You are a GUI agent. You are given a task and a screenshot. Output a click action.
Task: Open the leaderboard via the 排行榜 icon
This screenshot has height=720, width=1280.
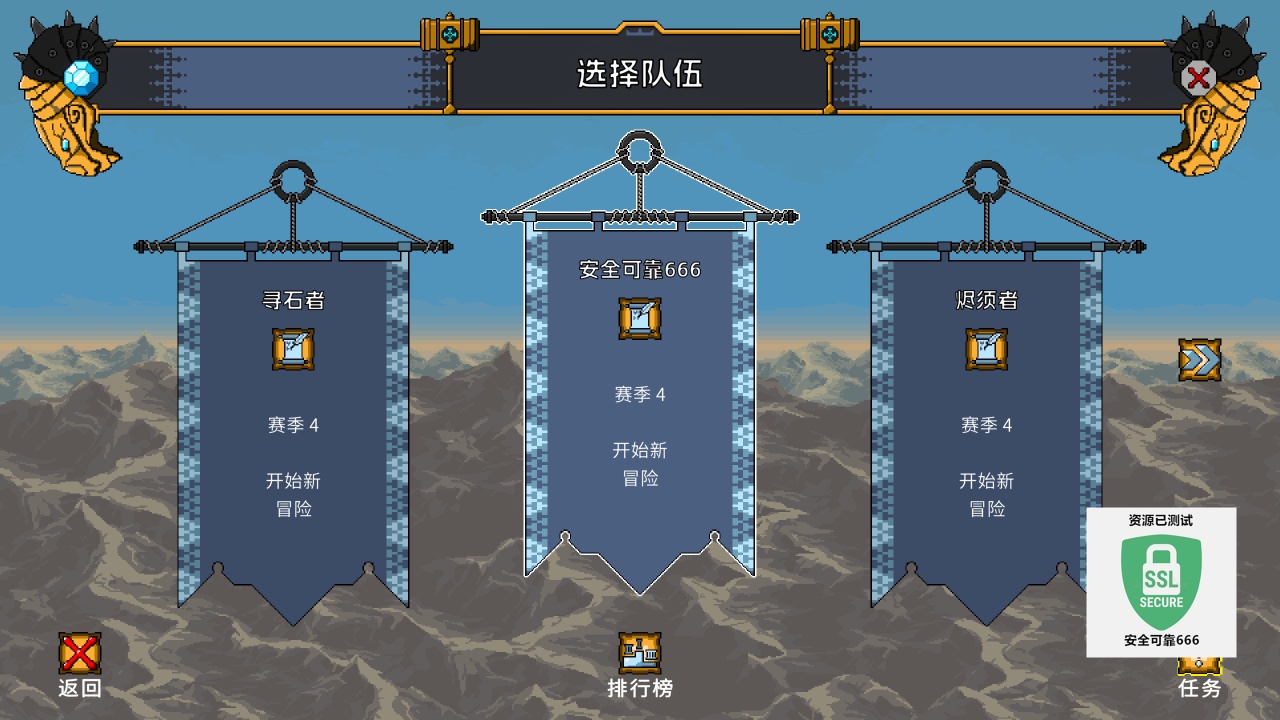[640, 651]
